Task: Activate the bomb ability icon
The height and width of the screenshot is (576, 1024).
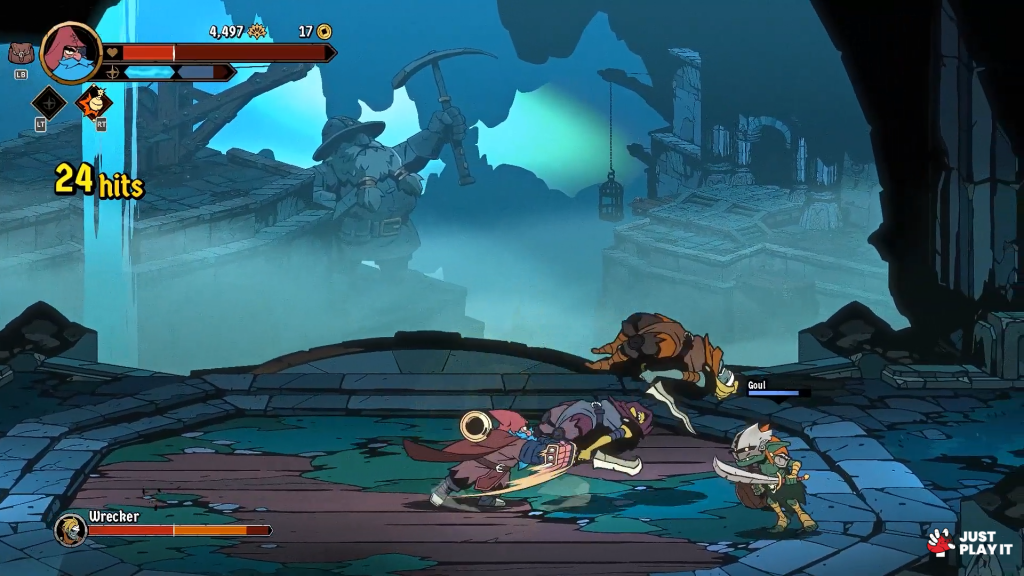Action: pyautogui.click(x=95, y=102)
